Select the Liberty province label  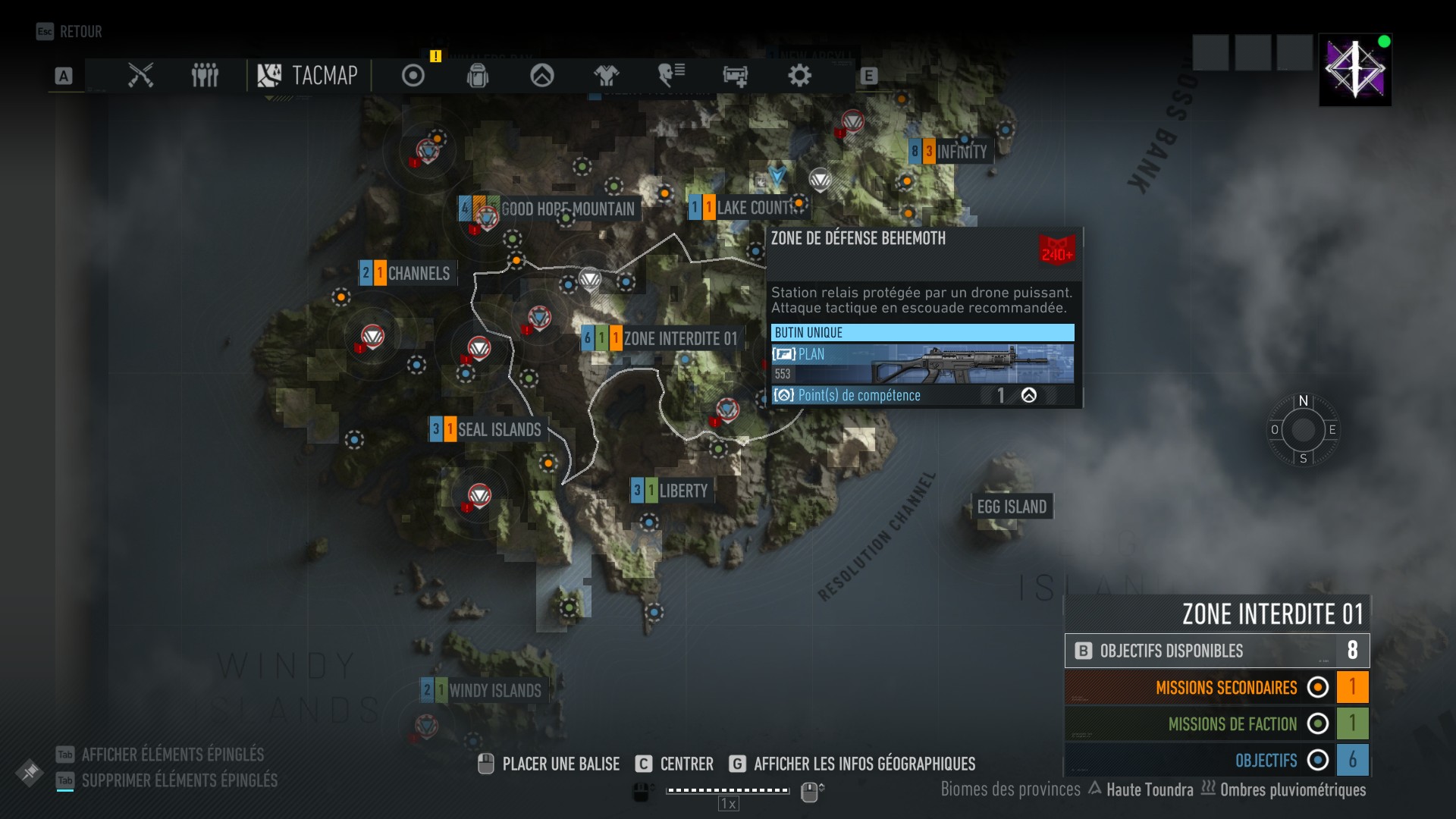pyautogui.click(x=682, y=491)
